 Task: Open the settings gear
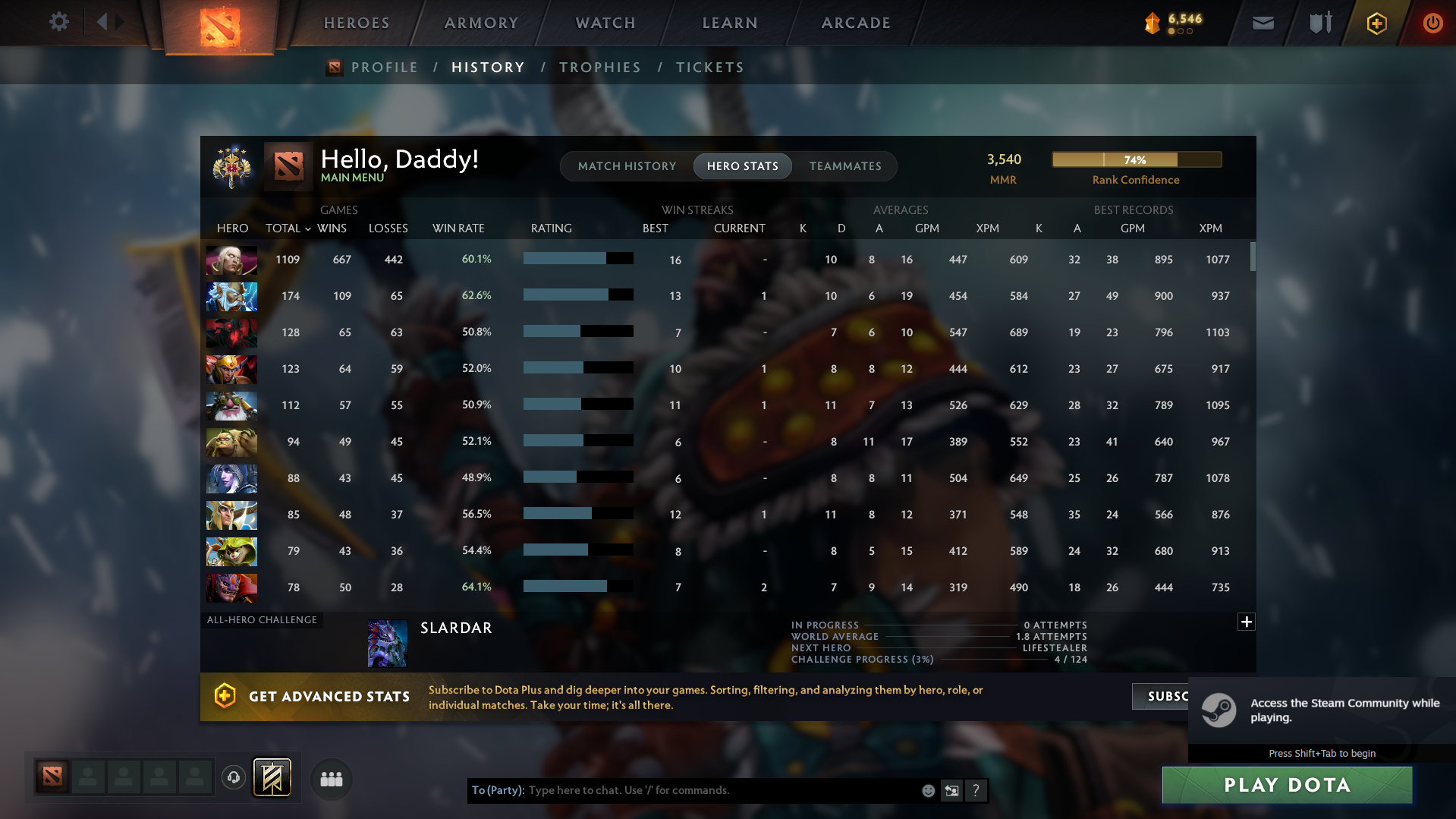pyautogui.click(x=58, y=23)
